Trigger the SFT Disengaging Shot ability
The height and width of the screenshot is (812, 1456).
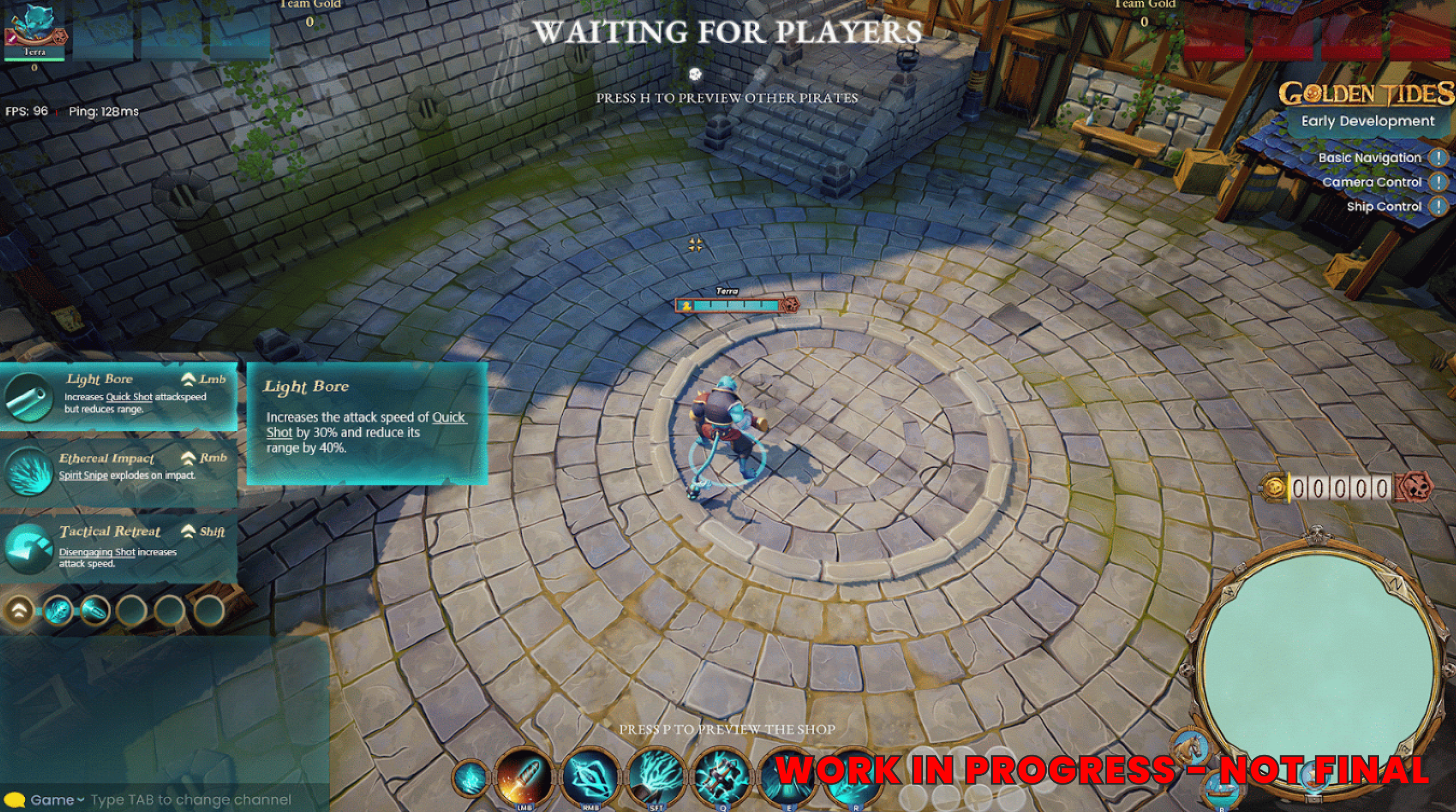[x=657, y=778]
